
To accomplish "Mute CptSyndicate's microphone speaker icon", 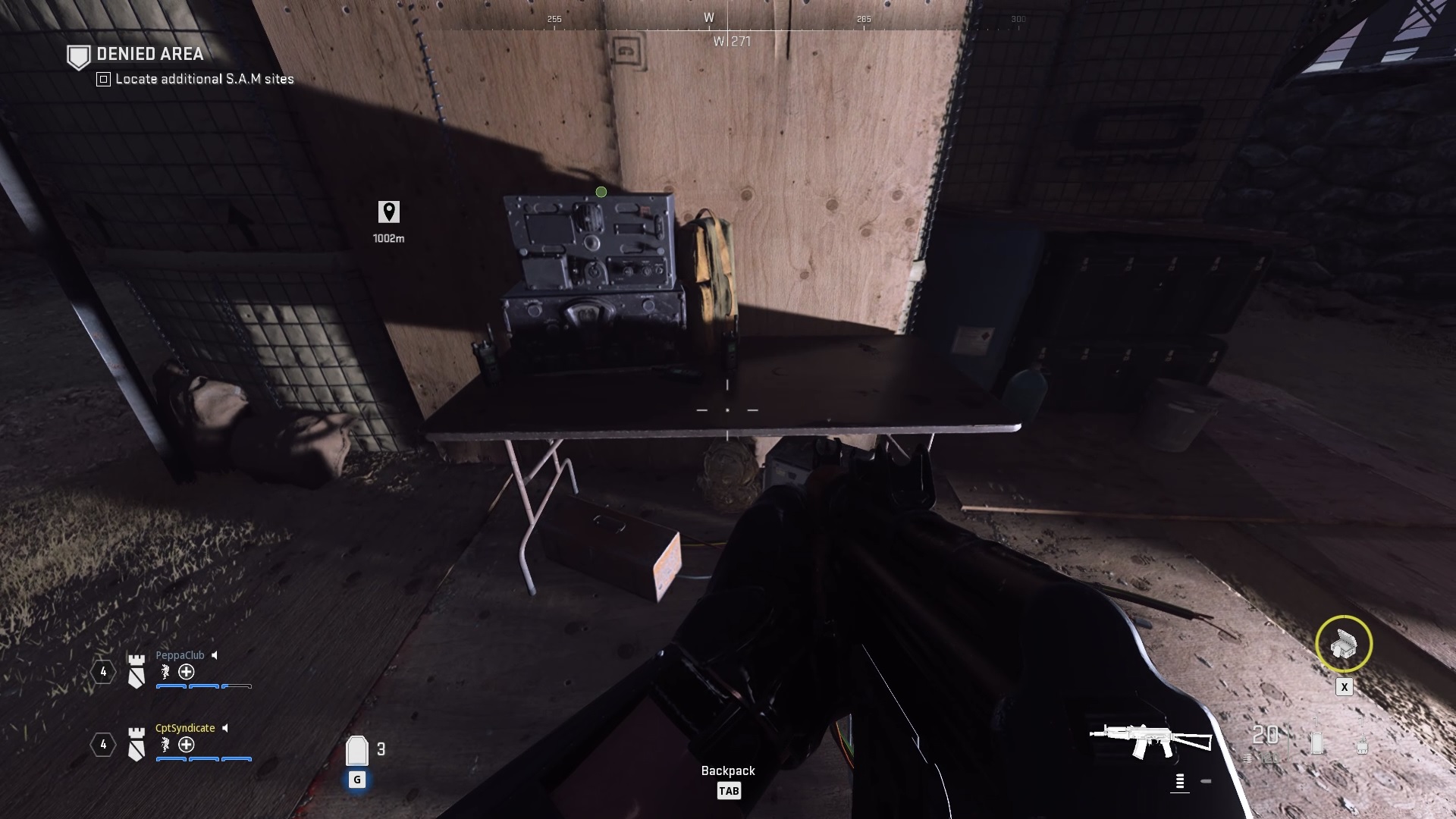I will coord(225,727).
